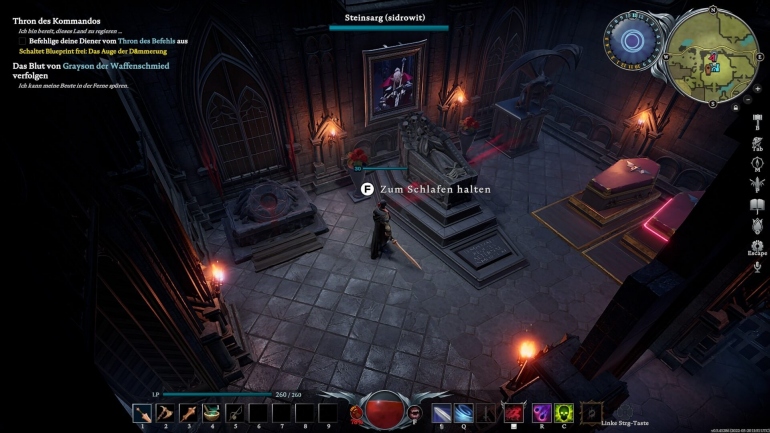Open the journal book icon
This screenshot has height=433, width=770.
coord(757,205)
